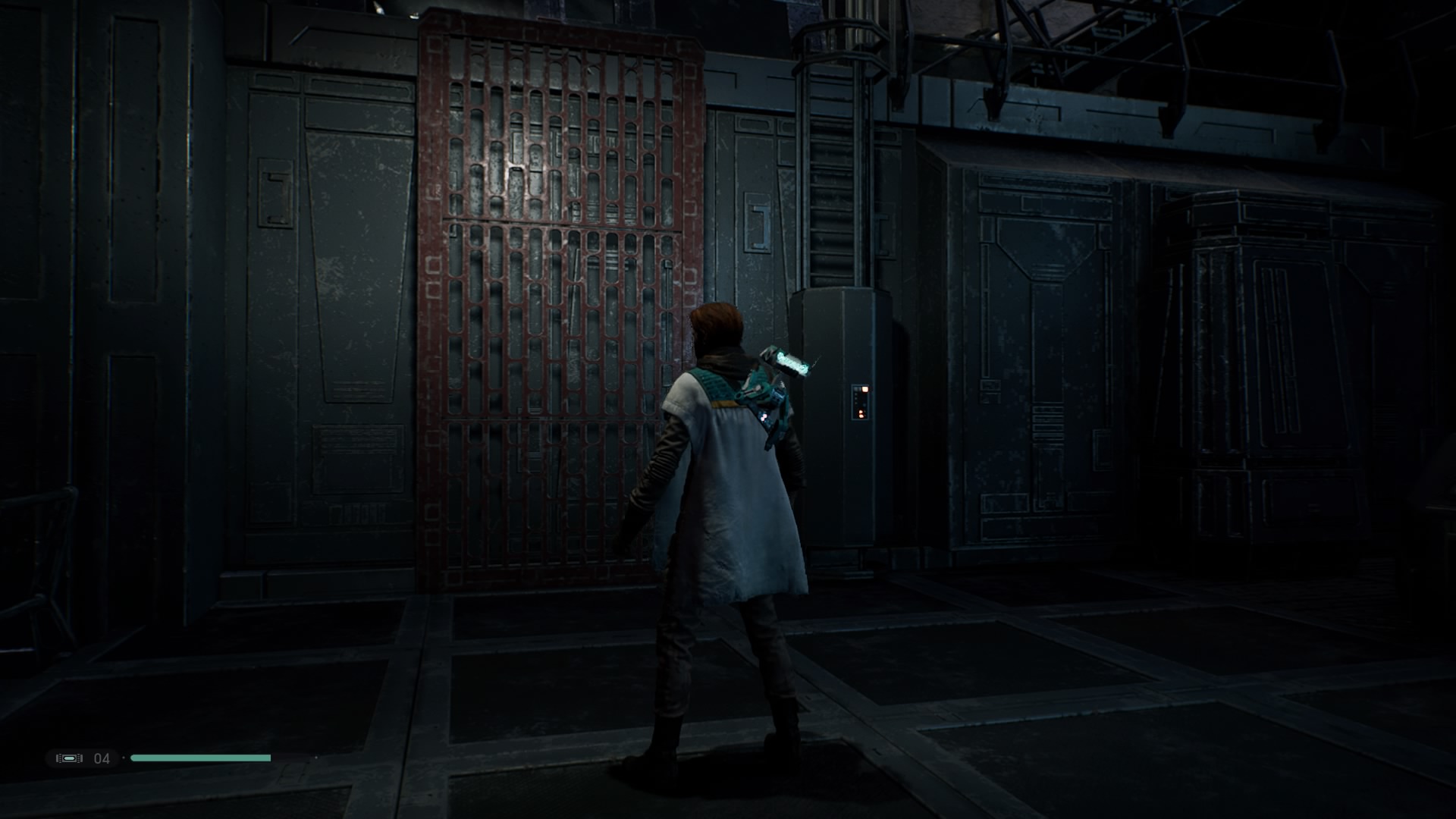Click the lit orange indicator on the wall panel
Image resolution: width=1456 pixels, height=819 pixels.
[x=865, y=389]
